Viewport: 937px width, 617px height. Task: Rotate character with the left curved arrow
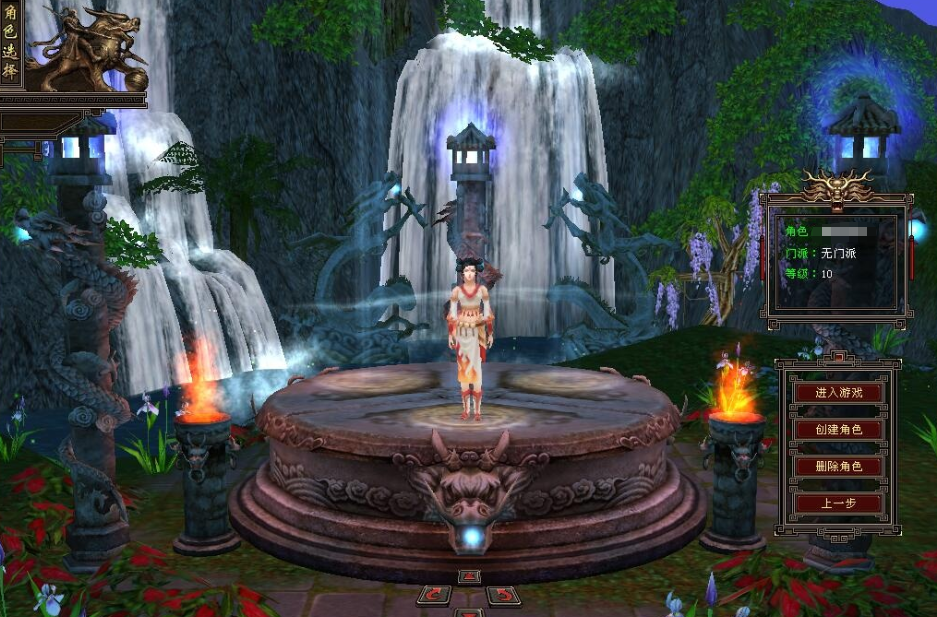pos(434,595)
